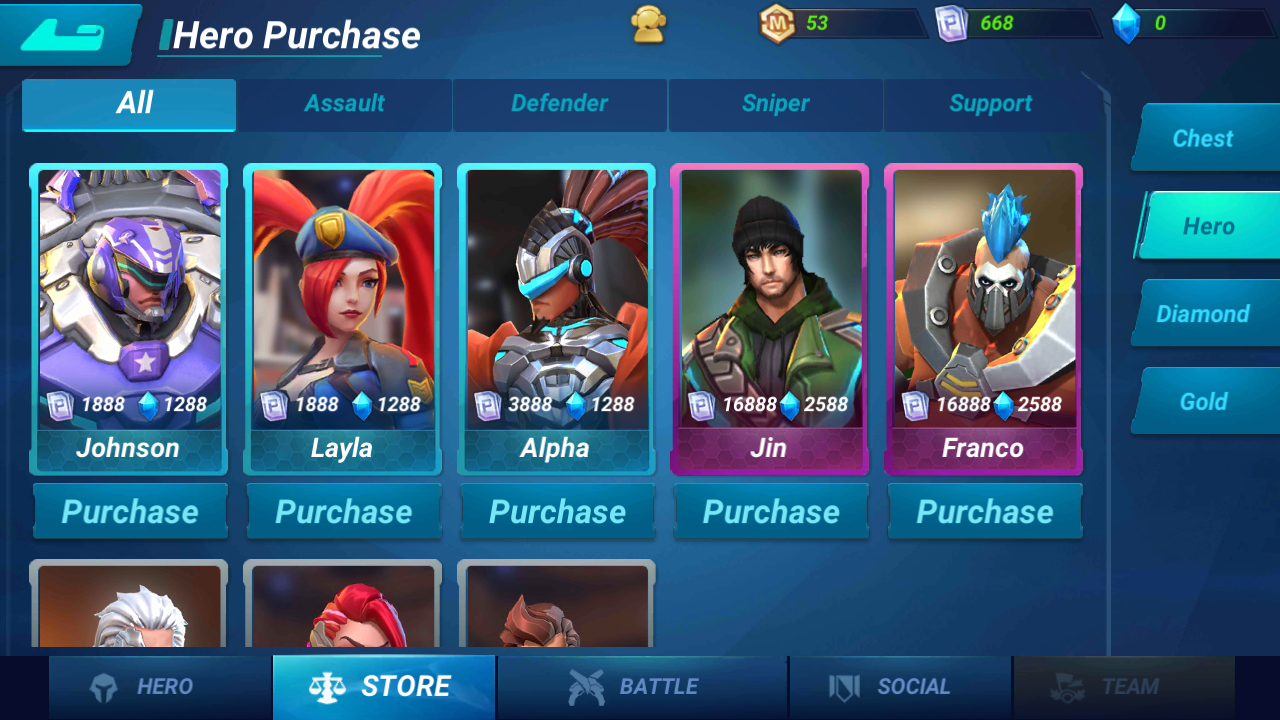
Task: Purchase the hero Johnson
Action: tap(130, 512)
